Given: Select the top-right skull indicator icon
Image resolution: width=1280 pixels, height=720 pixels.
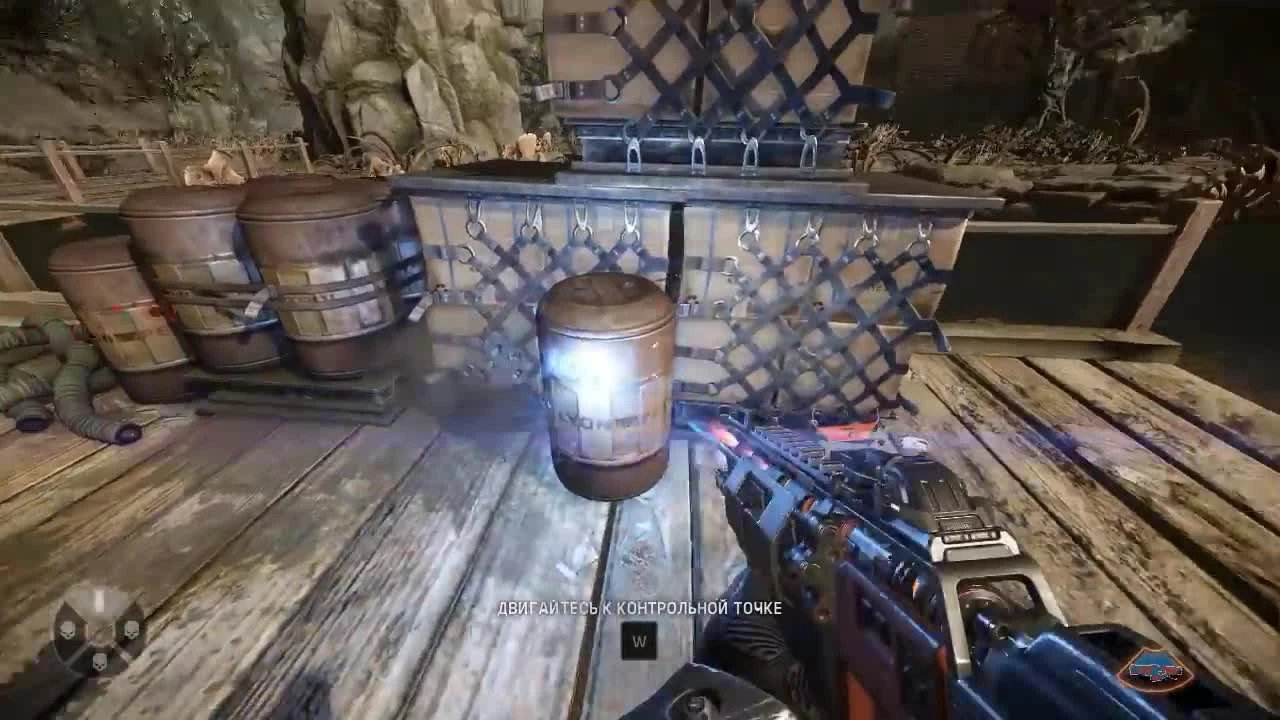Looking at the screenshot, I should coord(131,629).
